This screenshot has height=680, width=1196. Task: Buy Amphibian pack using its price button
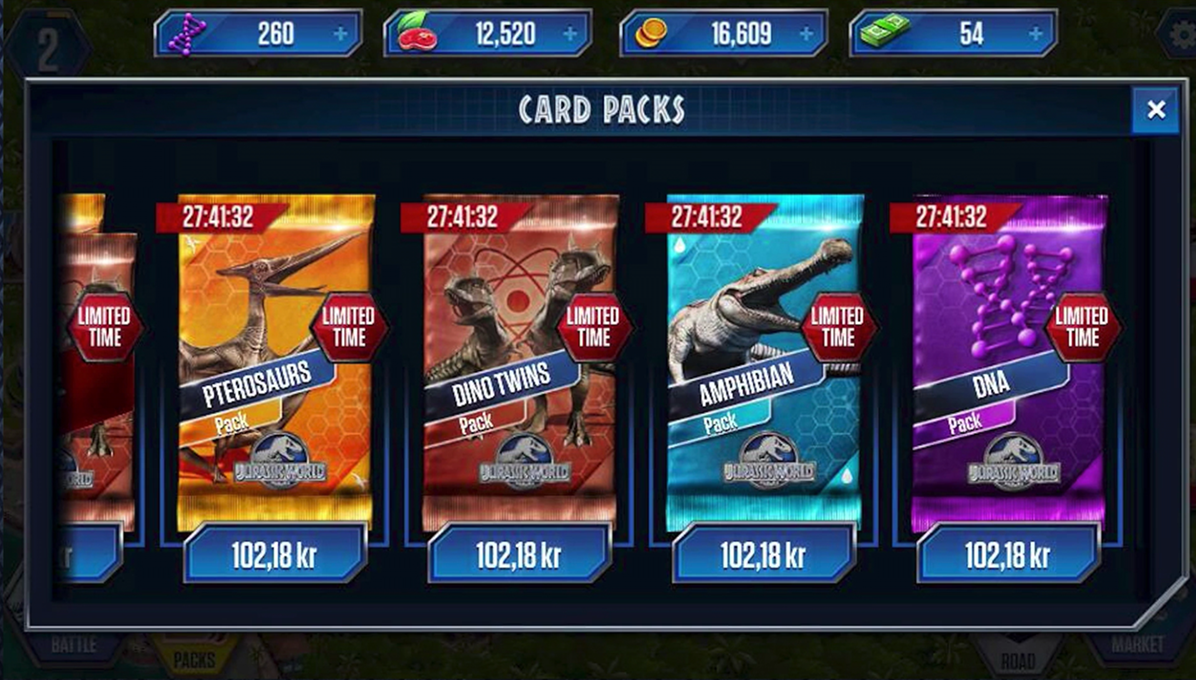click(x=764, y=554)
